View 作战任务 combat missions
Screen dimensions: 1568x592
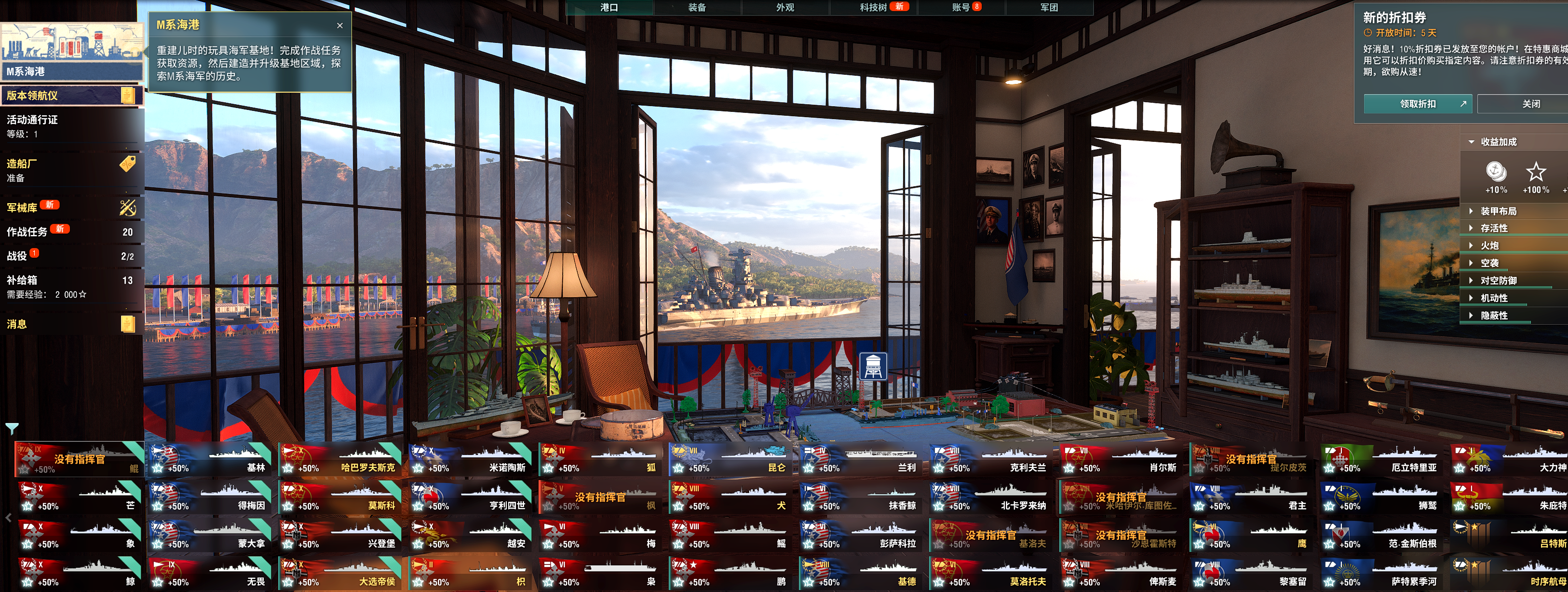pos(70,232)
